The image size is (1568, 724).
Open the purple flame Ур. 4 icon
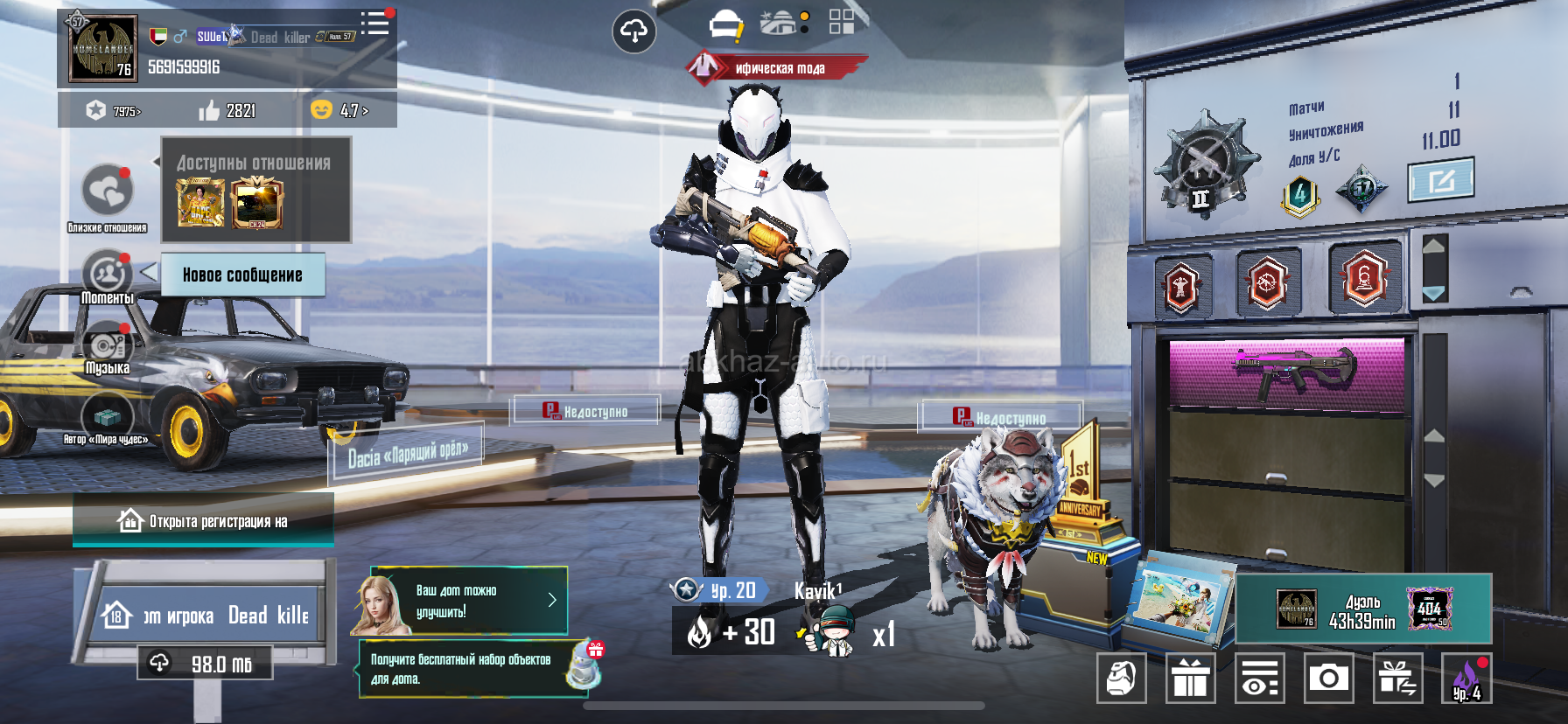(x=1466, y=678)
